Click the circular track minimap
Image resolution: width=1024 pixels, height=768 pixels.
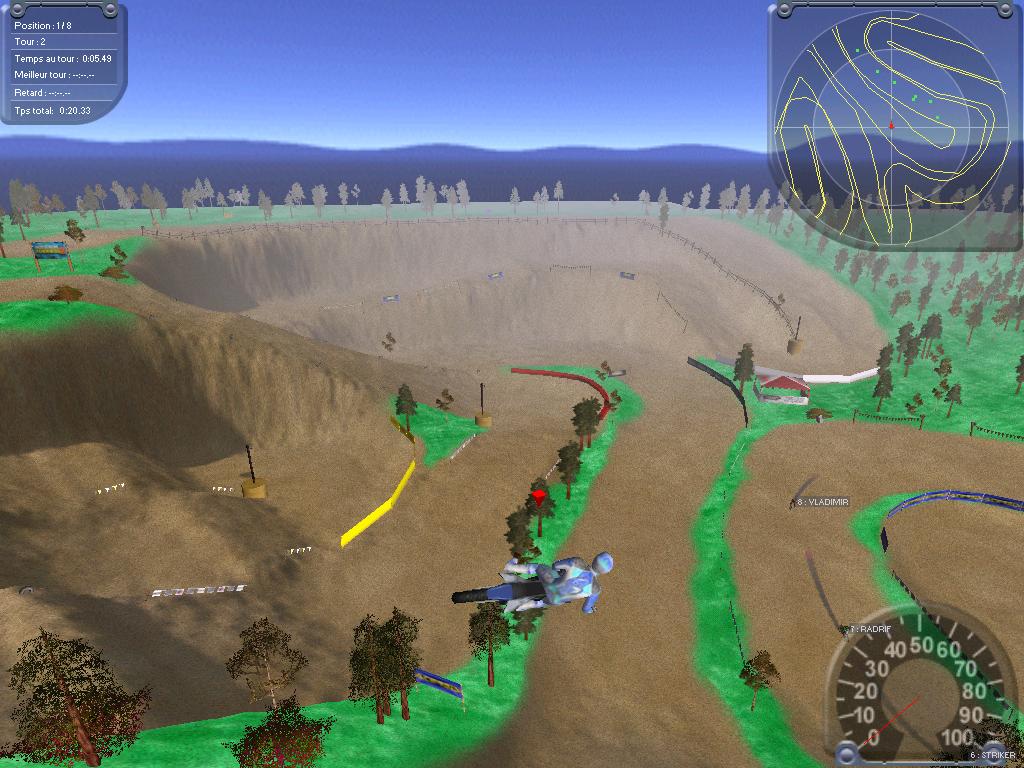coord(891,127)
